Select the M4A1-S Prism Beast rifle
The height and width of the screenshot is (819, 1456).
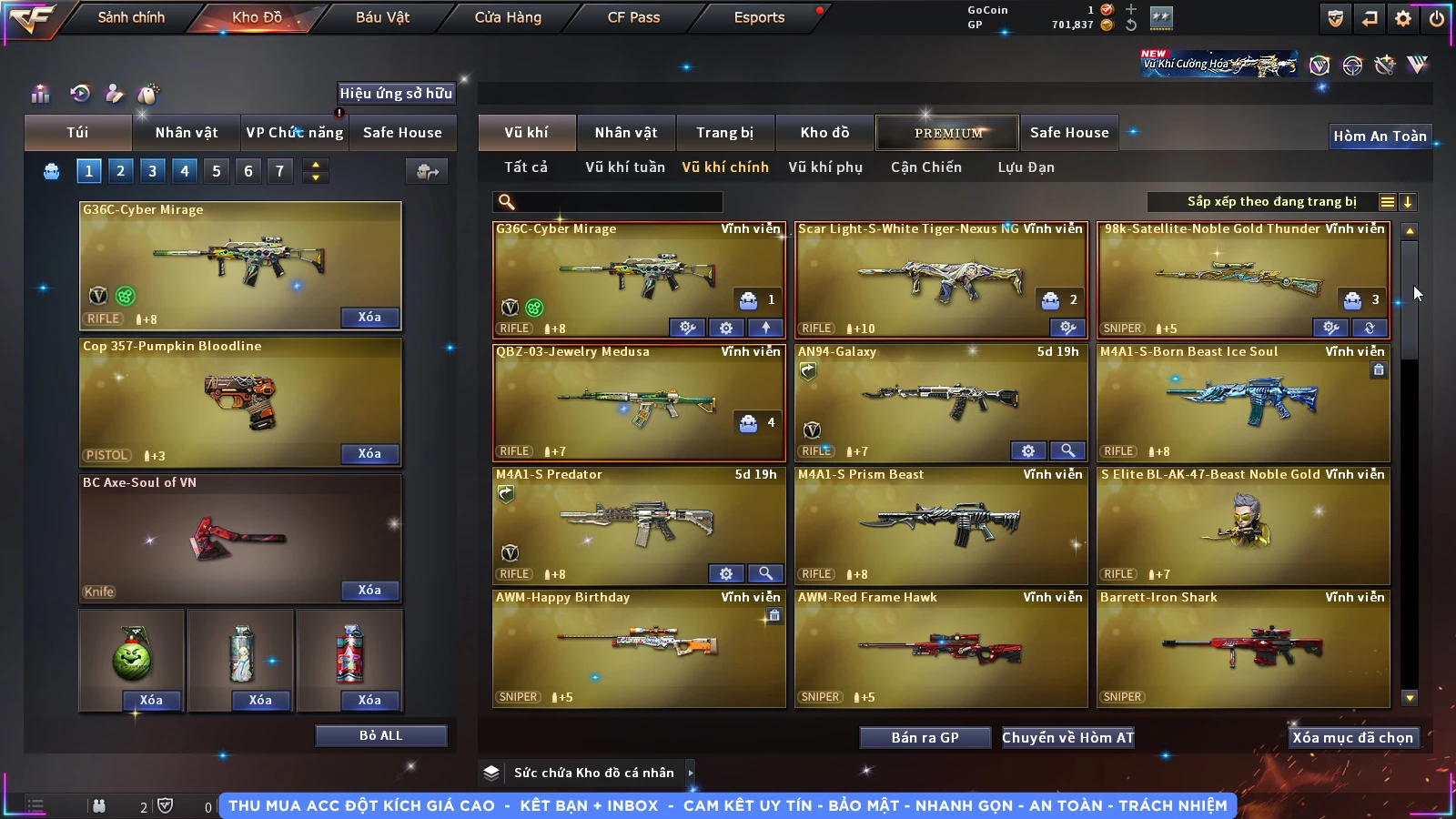pos(941,525)
